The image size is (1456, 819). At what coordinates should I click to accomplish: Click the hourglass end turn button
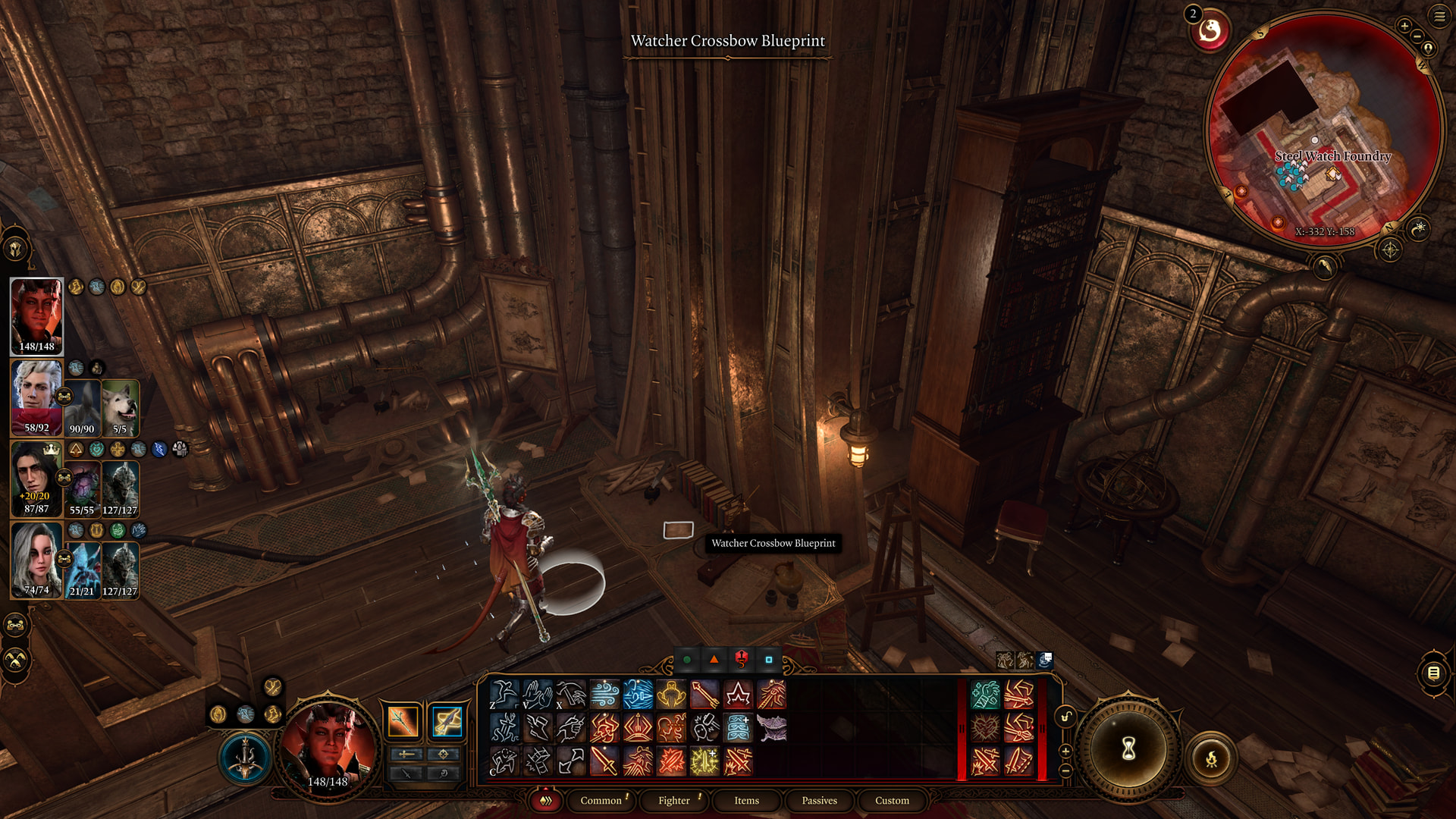pyautogui.click(x=1128, y=749)
